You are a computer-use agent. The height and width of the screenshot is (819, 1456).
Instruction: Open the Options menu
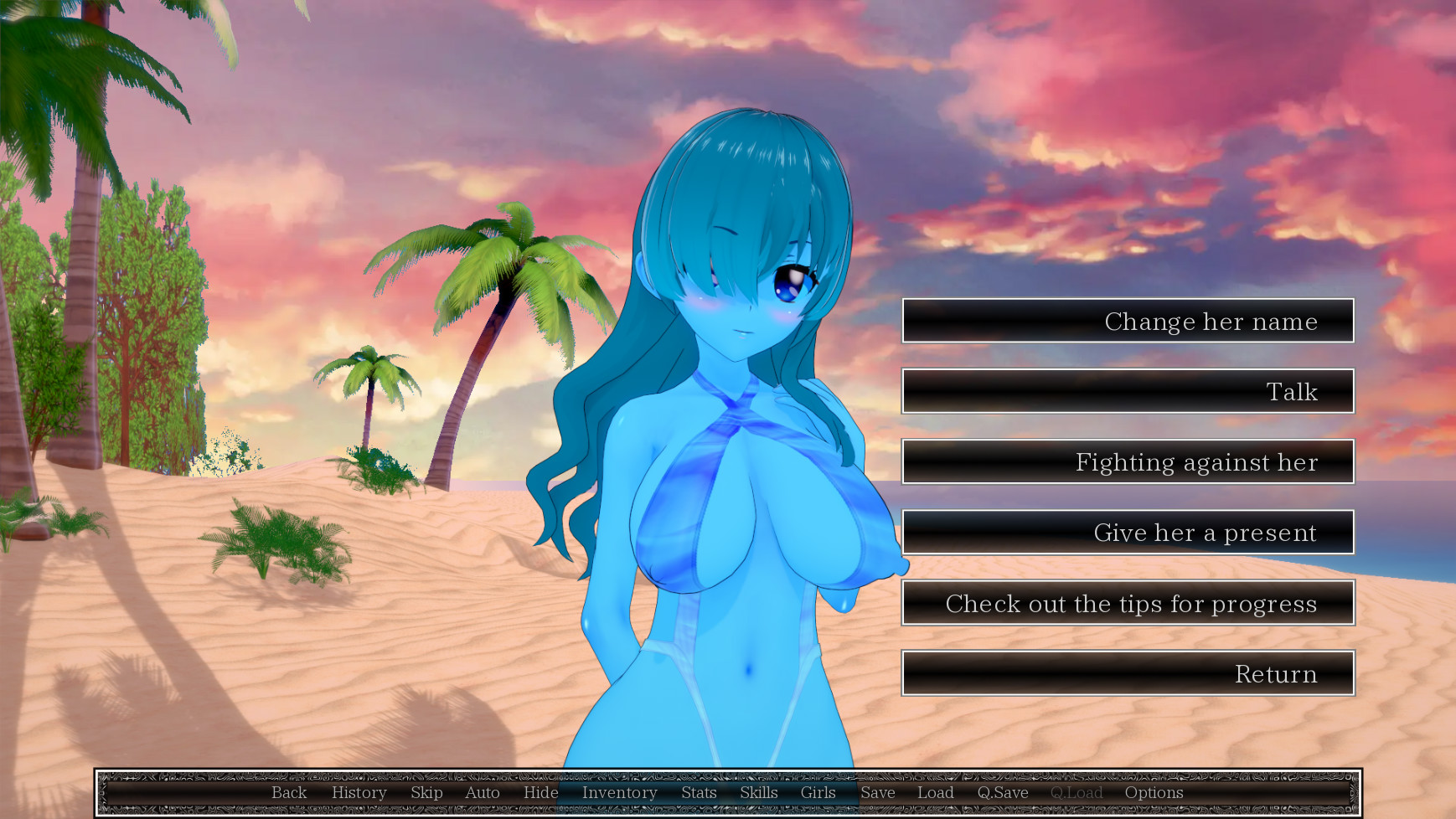[x=1154, y=793]
